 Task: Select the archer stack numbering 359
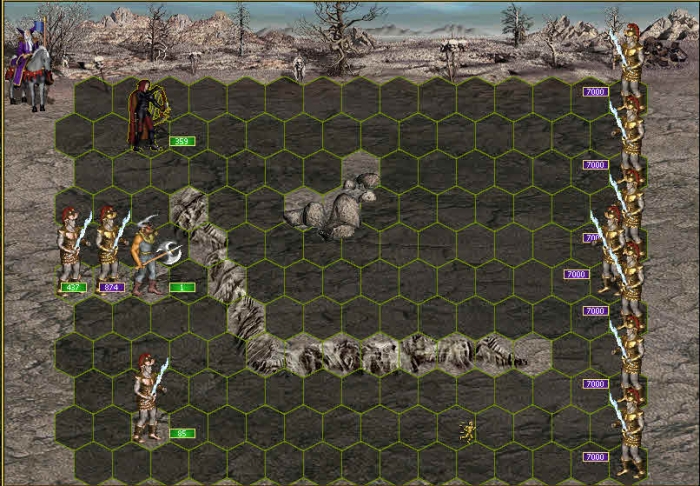point(145,115)
